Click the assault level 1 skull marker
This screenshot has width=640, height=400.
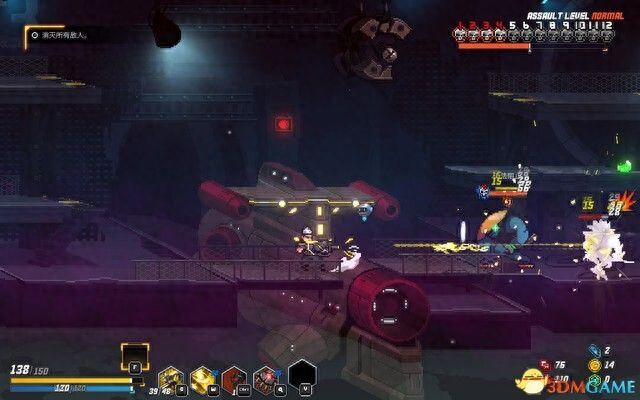(x=463, y=34)
